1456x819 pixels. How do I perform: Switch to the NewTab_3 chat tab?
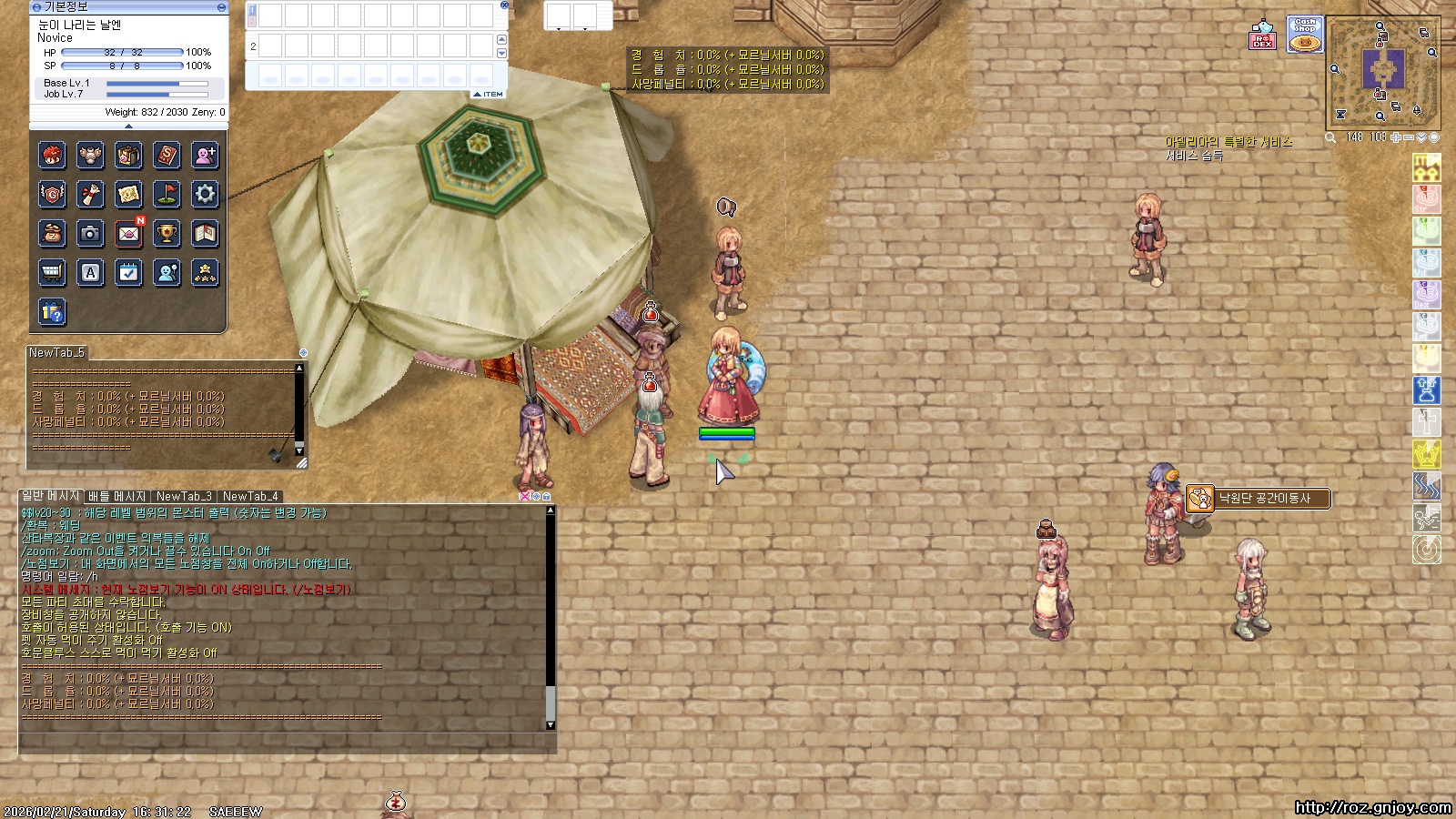183,497
